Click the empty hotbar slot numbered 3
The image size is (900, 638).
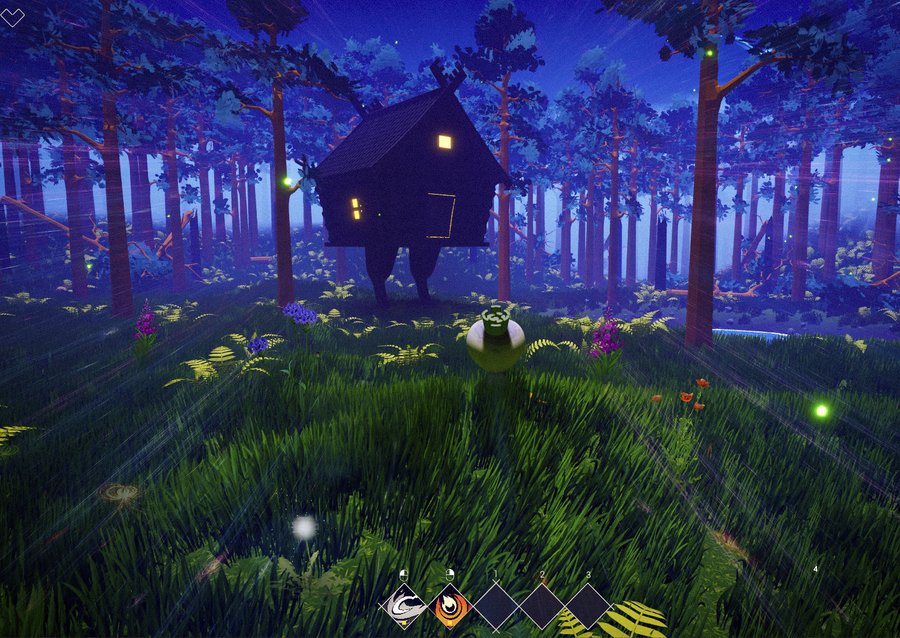pyautogui.click(x=589, y=606)
